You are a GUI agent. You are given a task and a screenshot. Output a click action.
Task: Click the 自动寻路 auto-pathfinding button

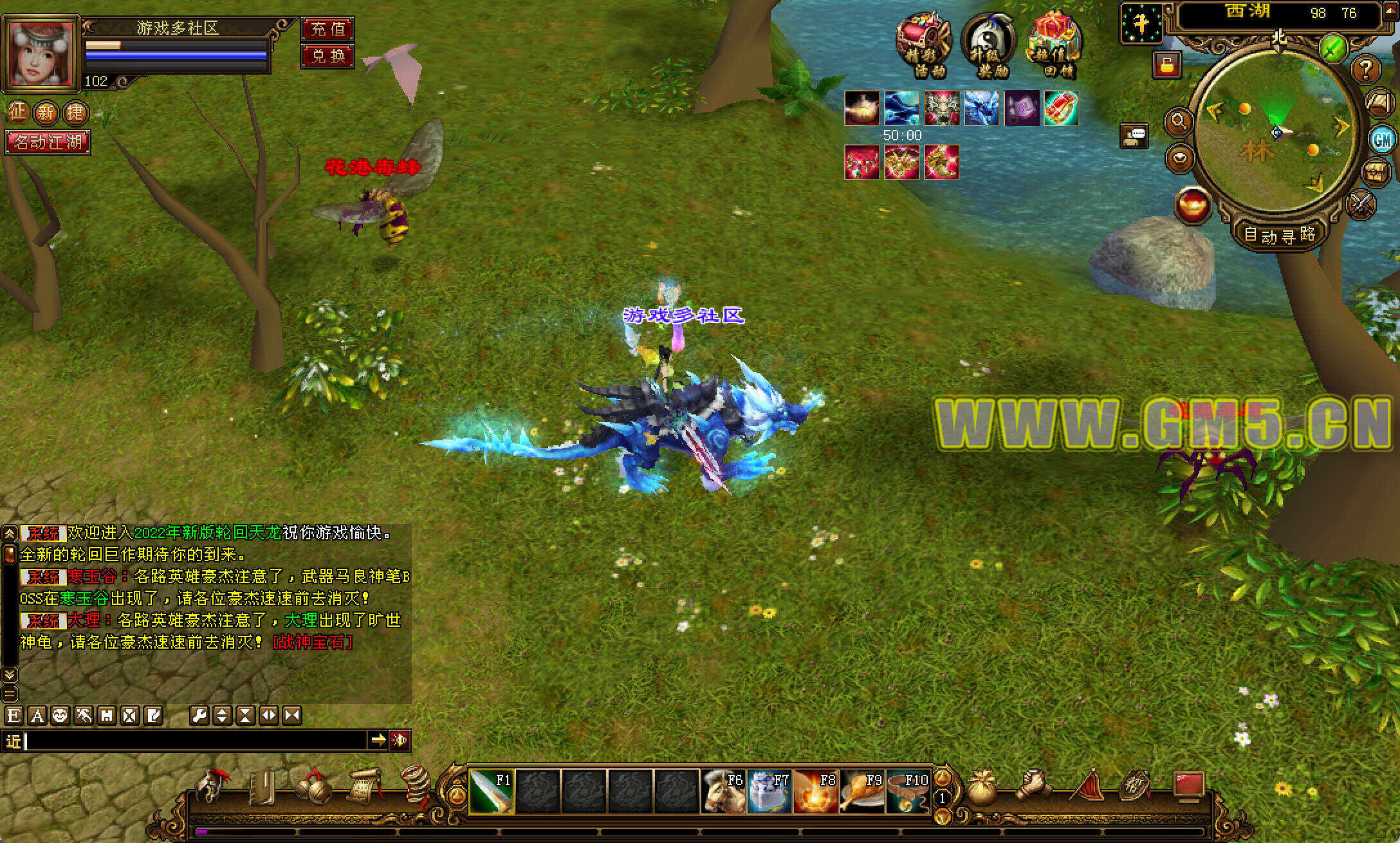click(x=1279, y=234)
